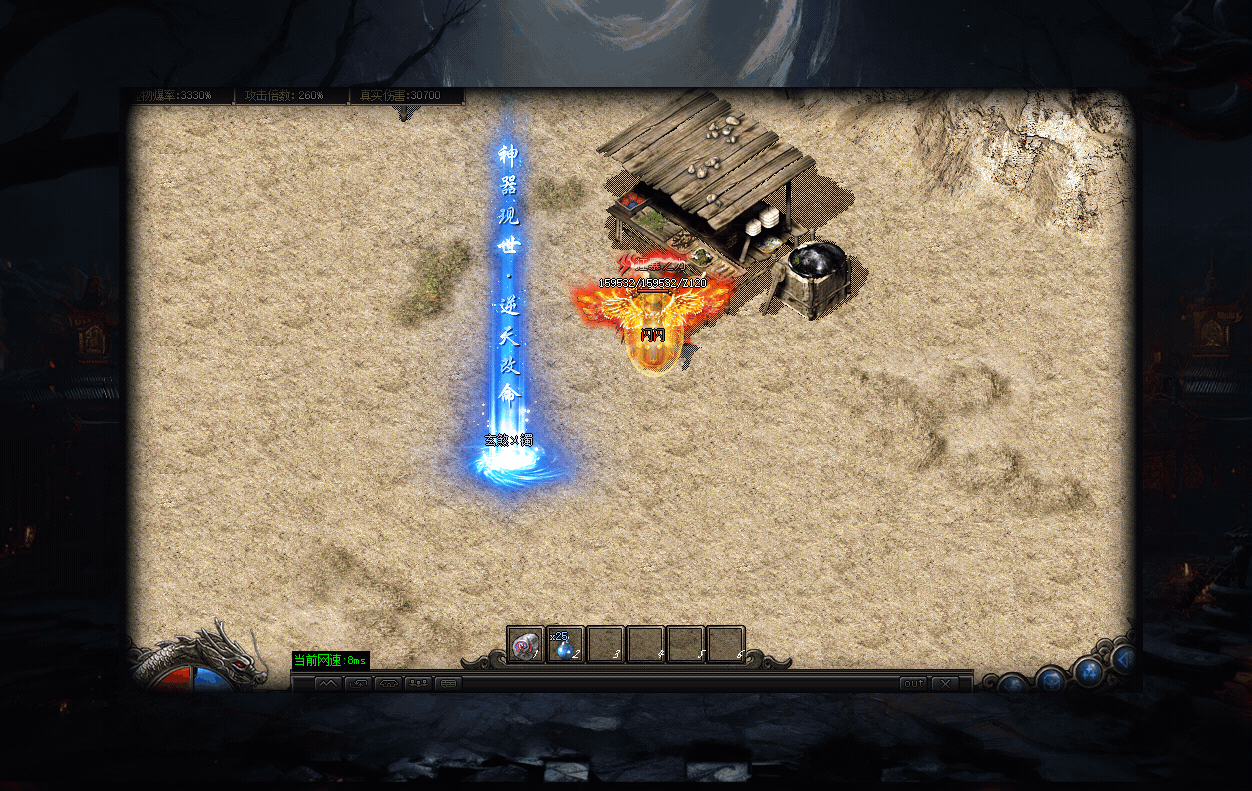Image resolution: width=1252 pixels, height=791 pixels.
Task: Close the bottom bar with the X button
Action: (x=944, y=684)
